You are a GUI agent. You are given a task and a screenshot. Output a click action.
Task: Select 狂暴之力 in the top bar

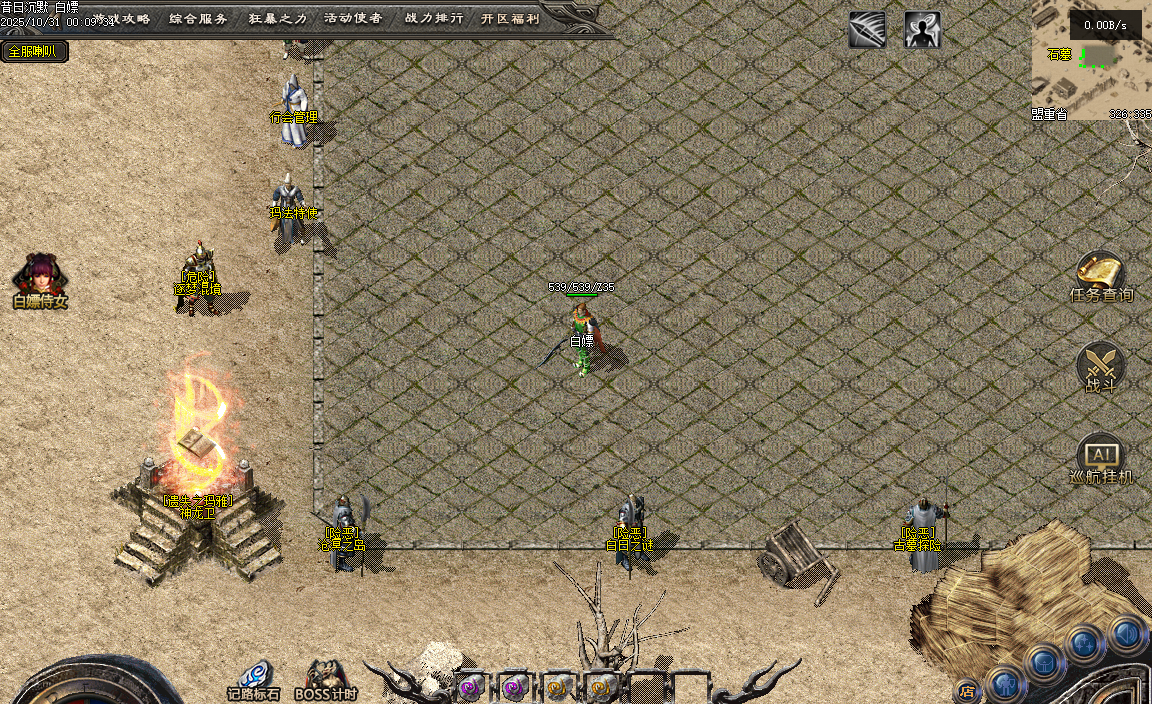click(278, 18)
